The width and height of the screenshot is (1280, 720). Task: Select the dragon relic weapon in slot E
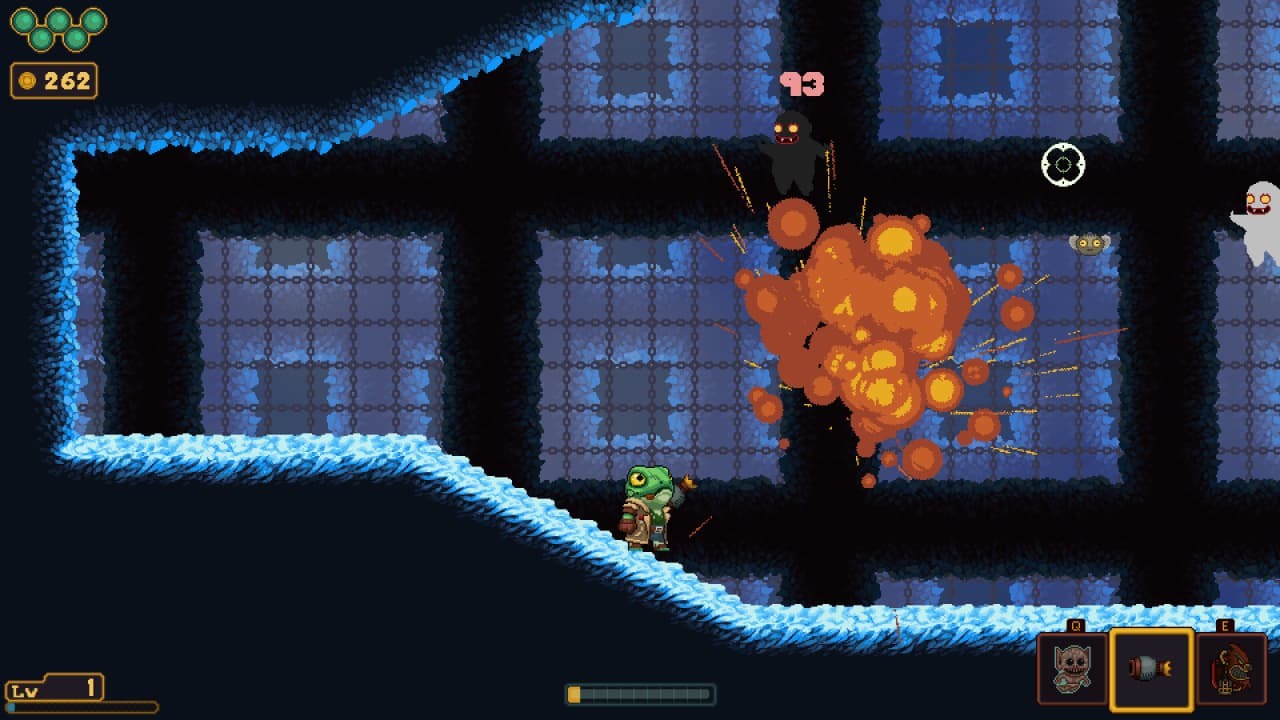[x=1228, y=670]
